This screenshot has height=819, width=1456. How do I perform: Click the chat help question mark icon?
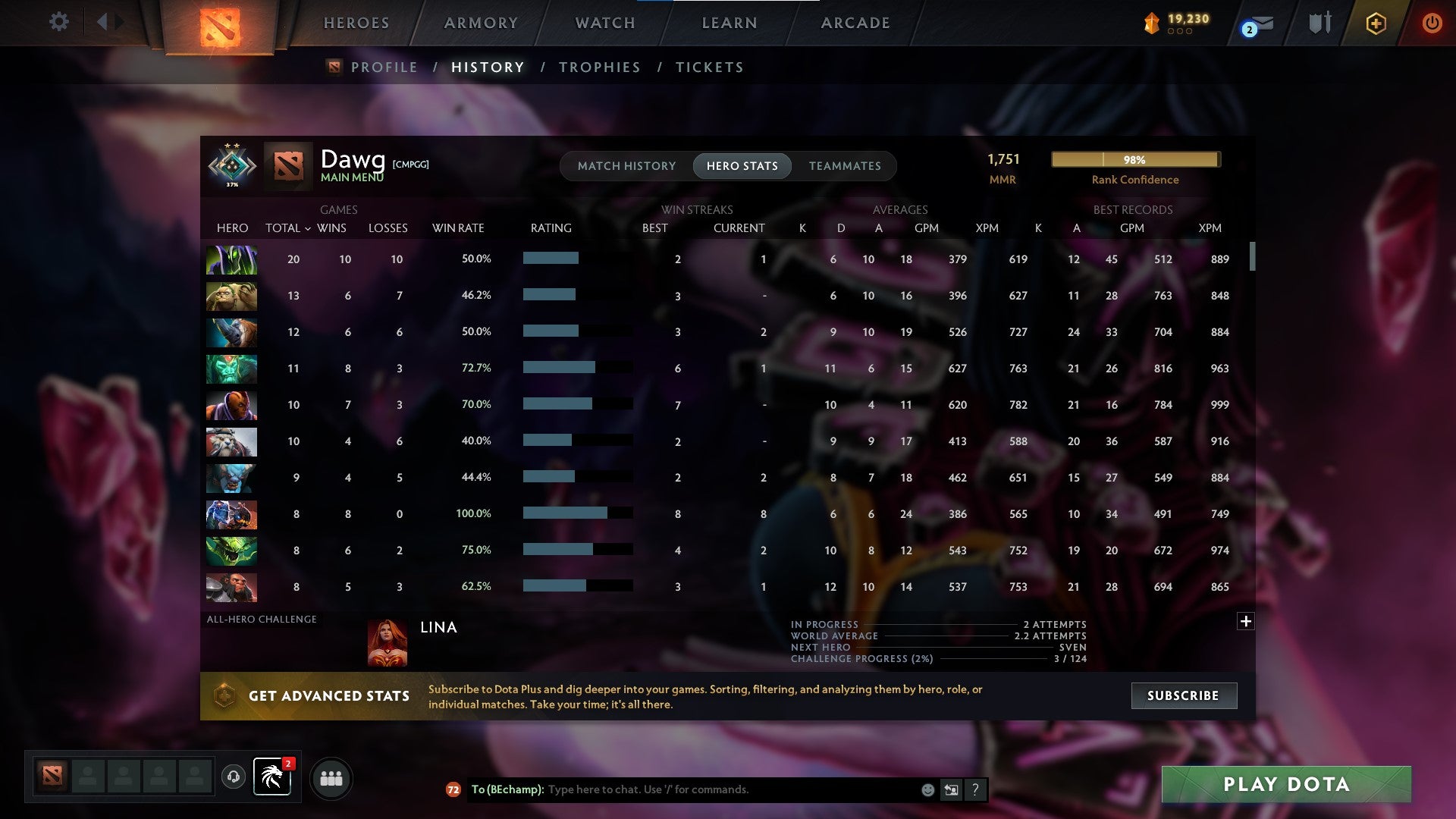click(x=975, y=789)
